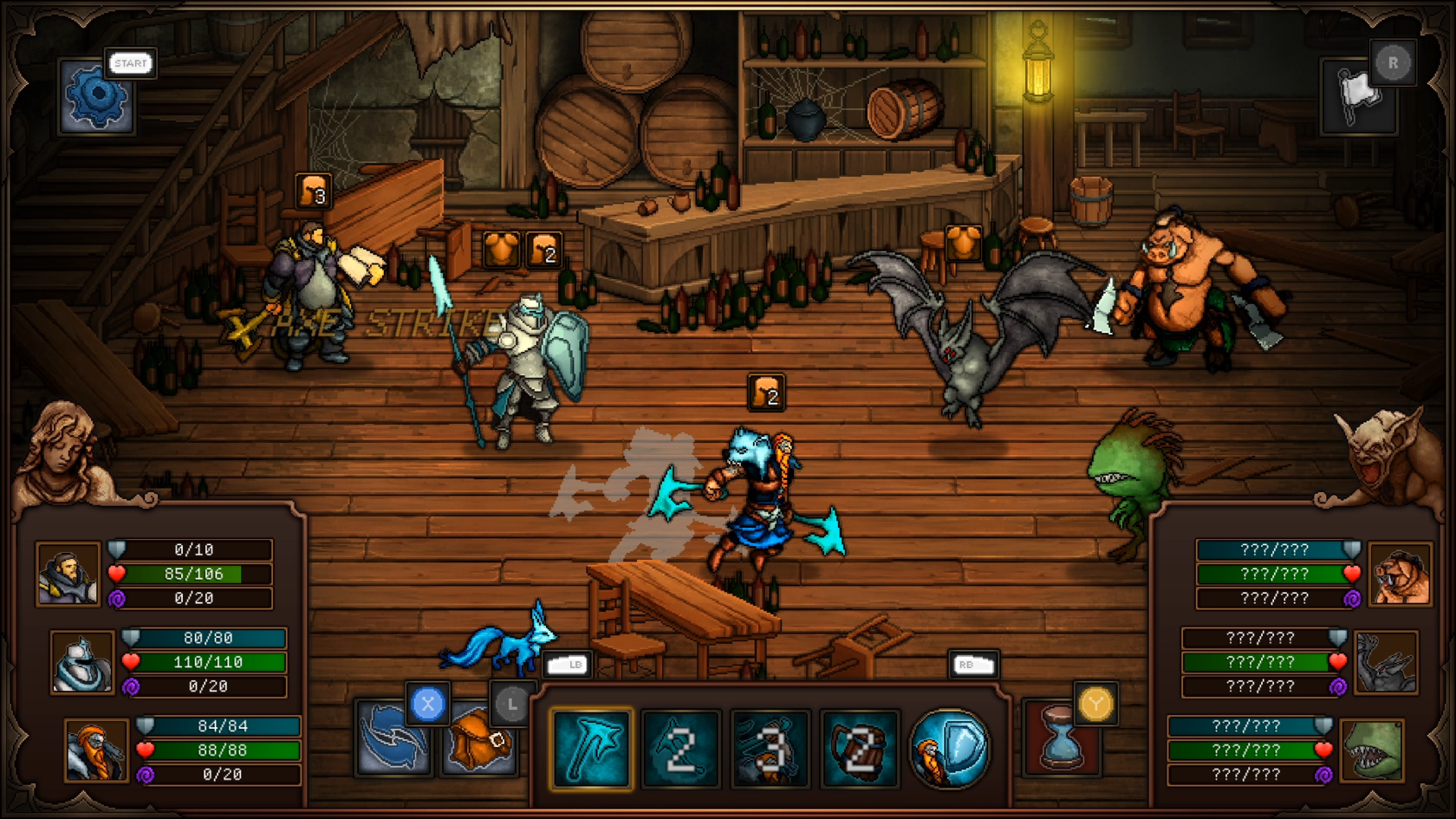
Task: Click the bat enemy's unknown health bar
Action: click(x=1257, y=662)
